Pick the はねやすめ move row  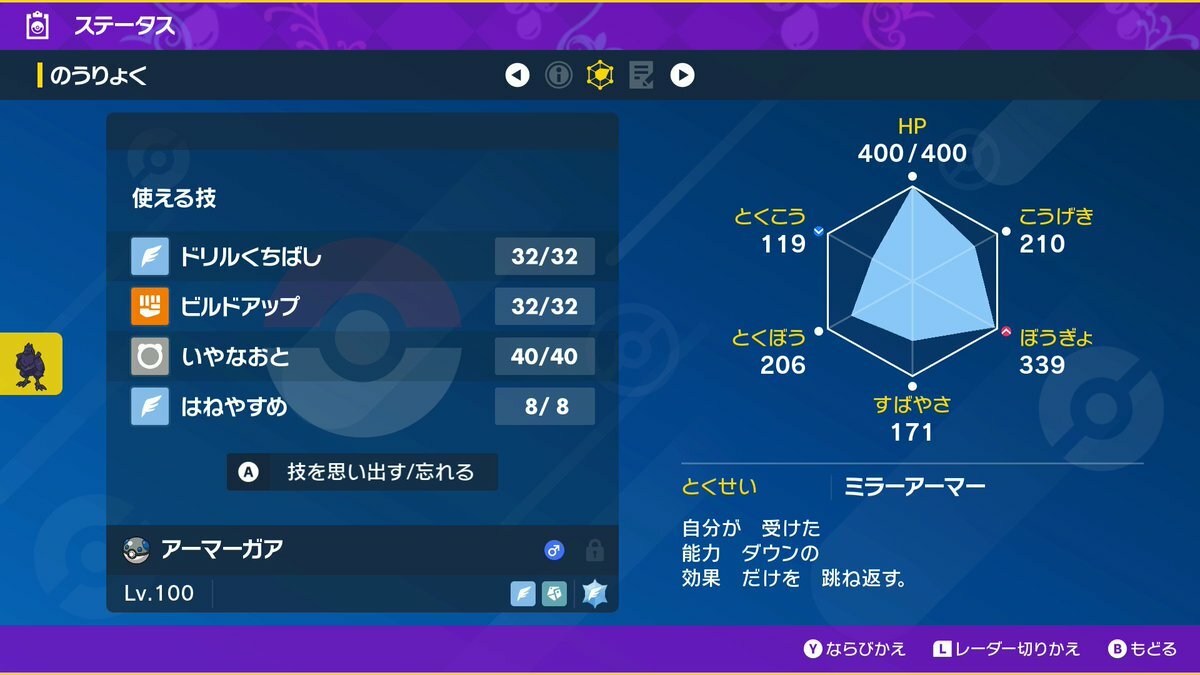[362, 406]
